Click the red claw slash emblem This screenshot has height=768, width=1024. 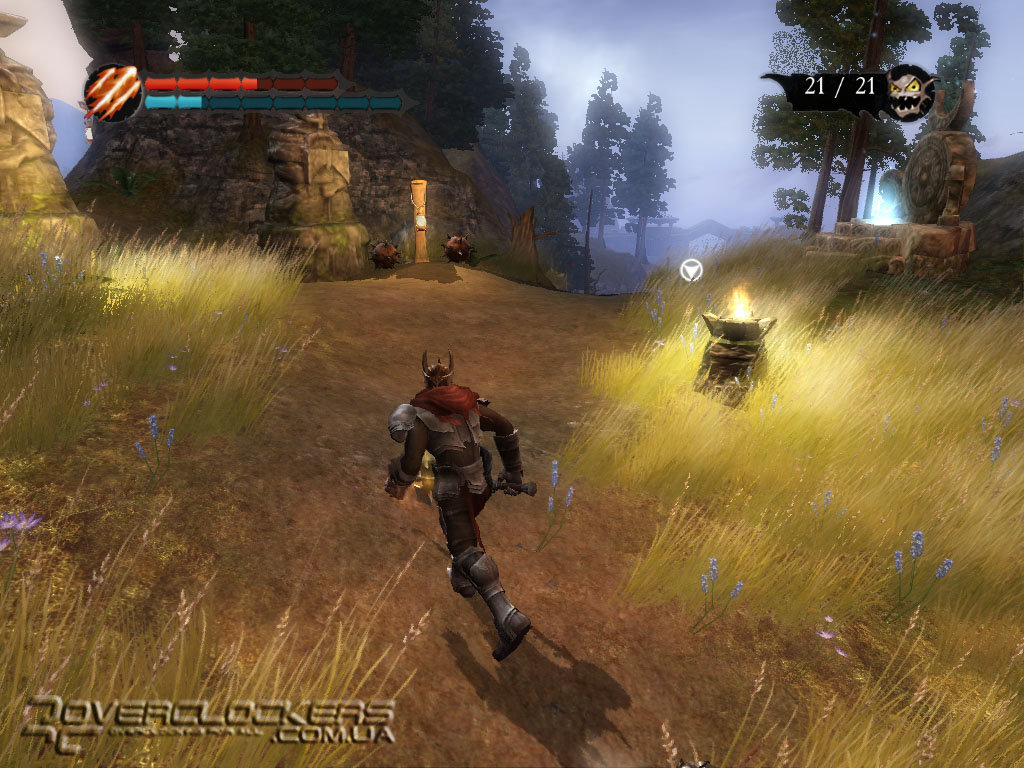pyautogui.click(x=112, y=93)
